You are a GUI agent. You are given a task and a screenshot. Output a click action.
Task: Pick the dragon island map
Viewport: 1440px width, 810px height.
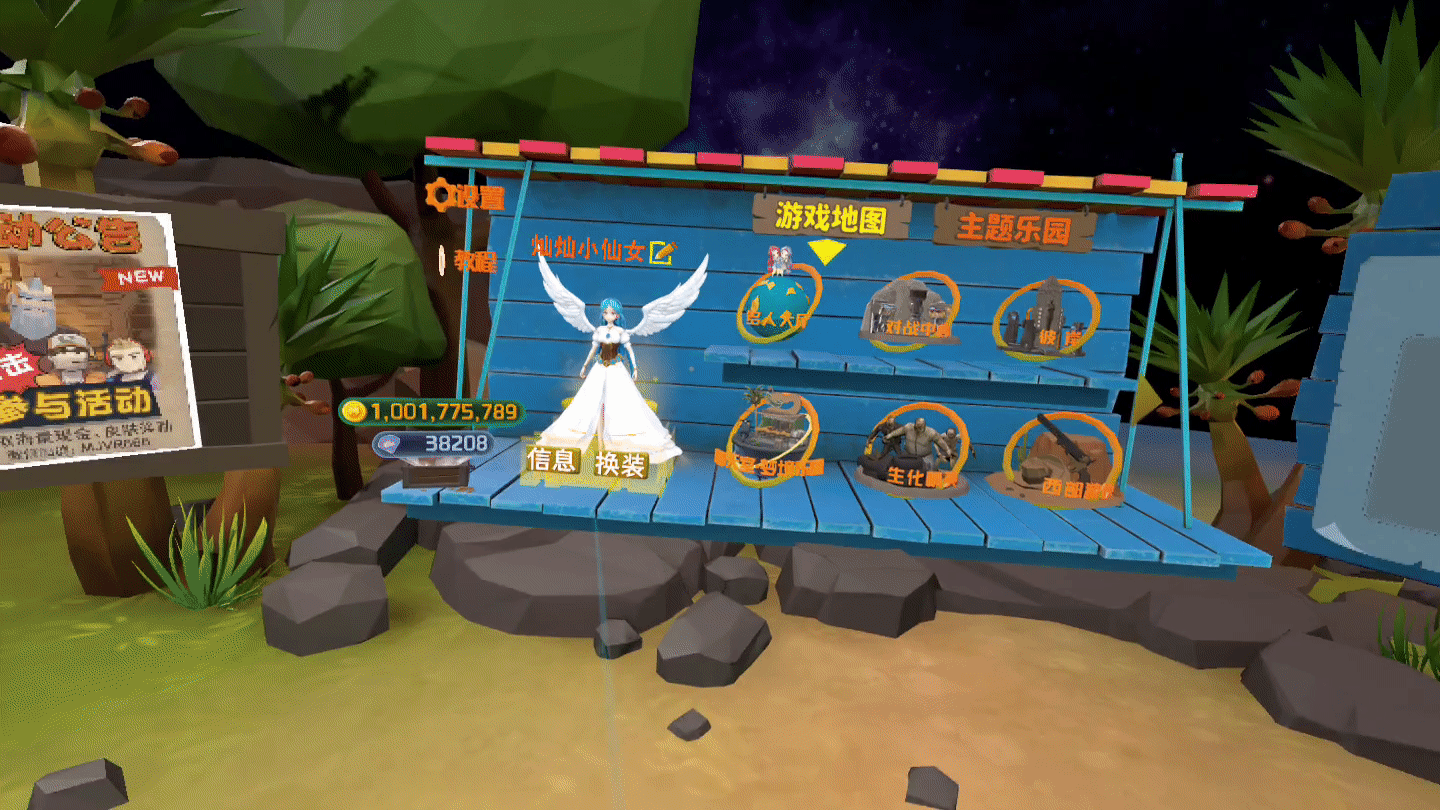[x=771, y=439]
